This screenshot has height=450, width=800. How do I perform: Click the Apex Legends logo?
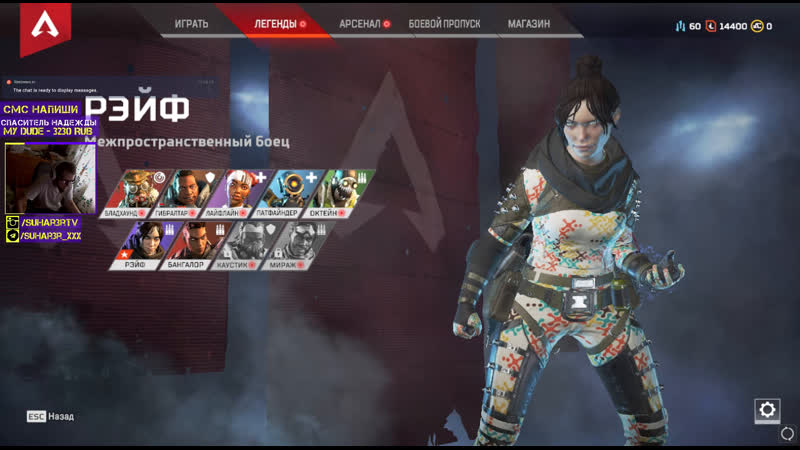point(40,28)
